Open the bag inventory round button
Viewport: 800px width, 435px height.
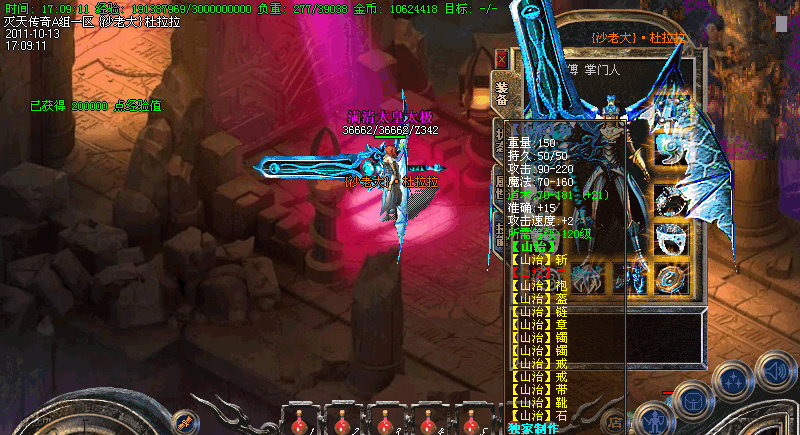pyautogui.click(x=692, y=400)
